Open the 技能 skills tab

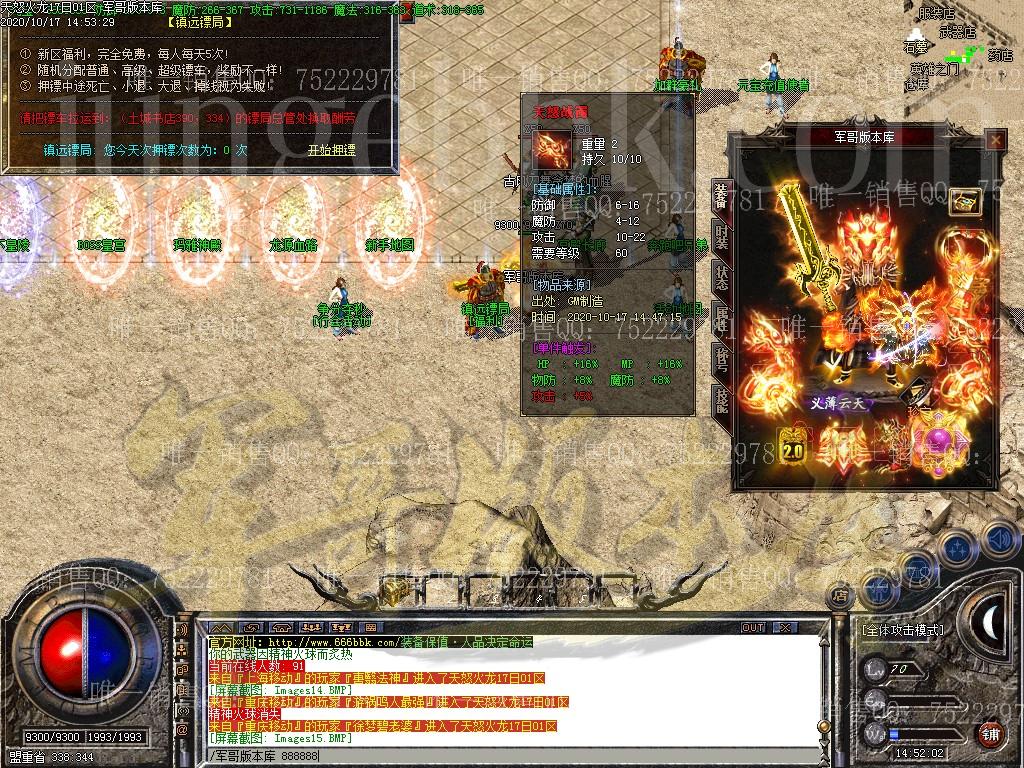720,398
